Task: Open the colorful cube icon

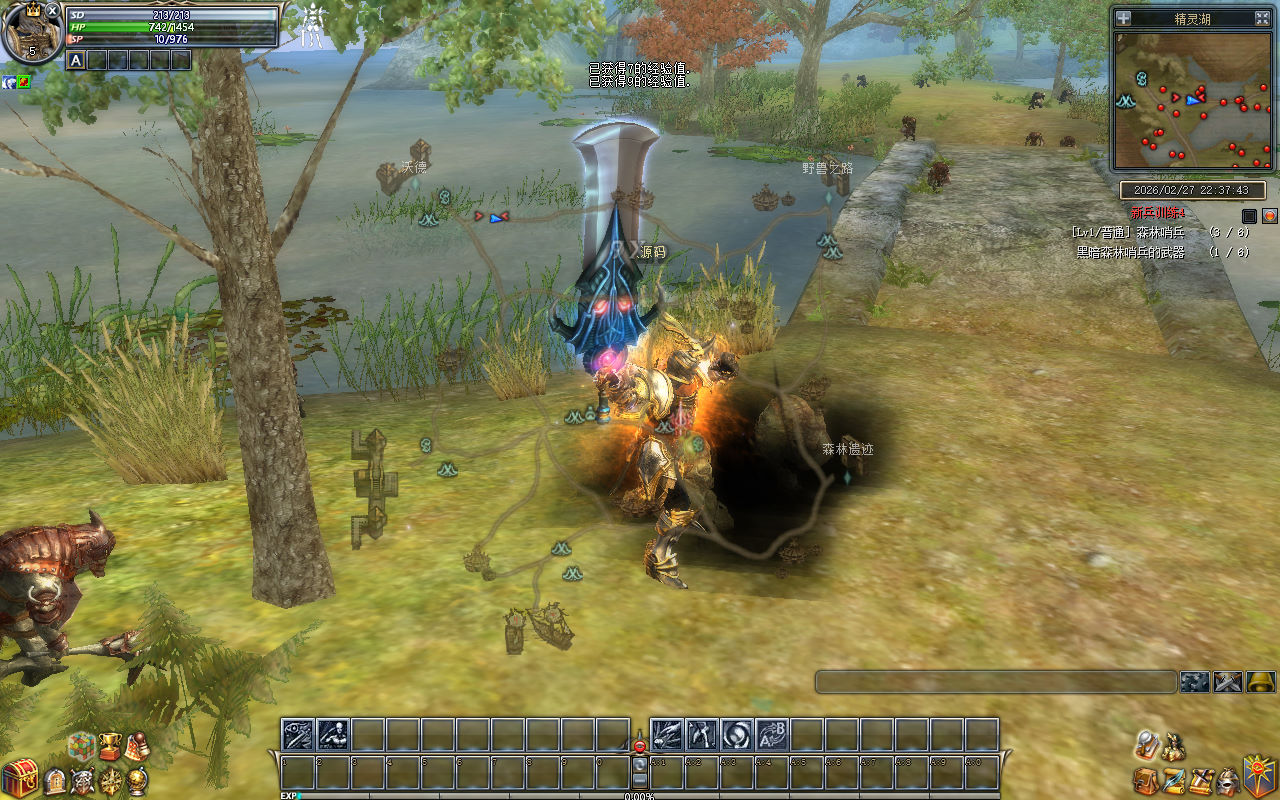Action: click(82, 745)
